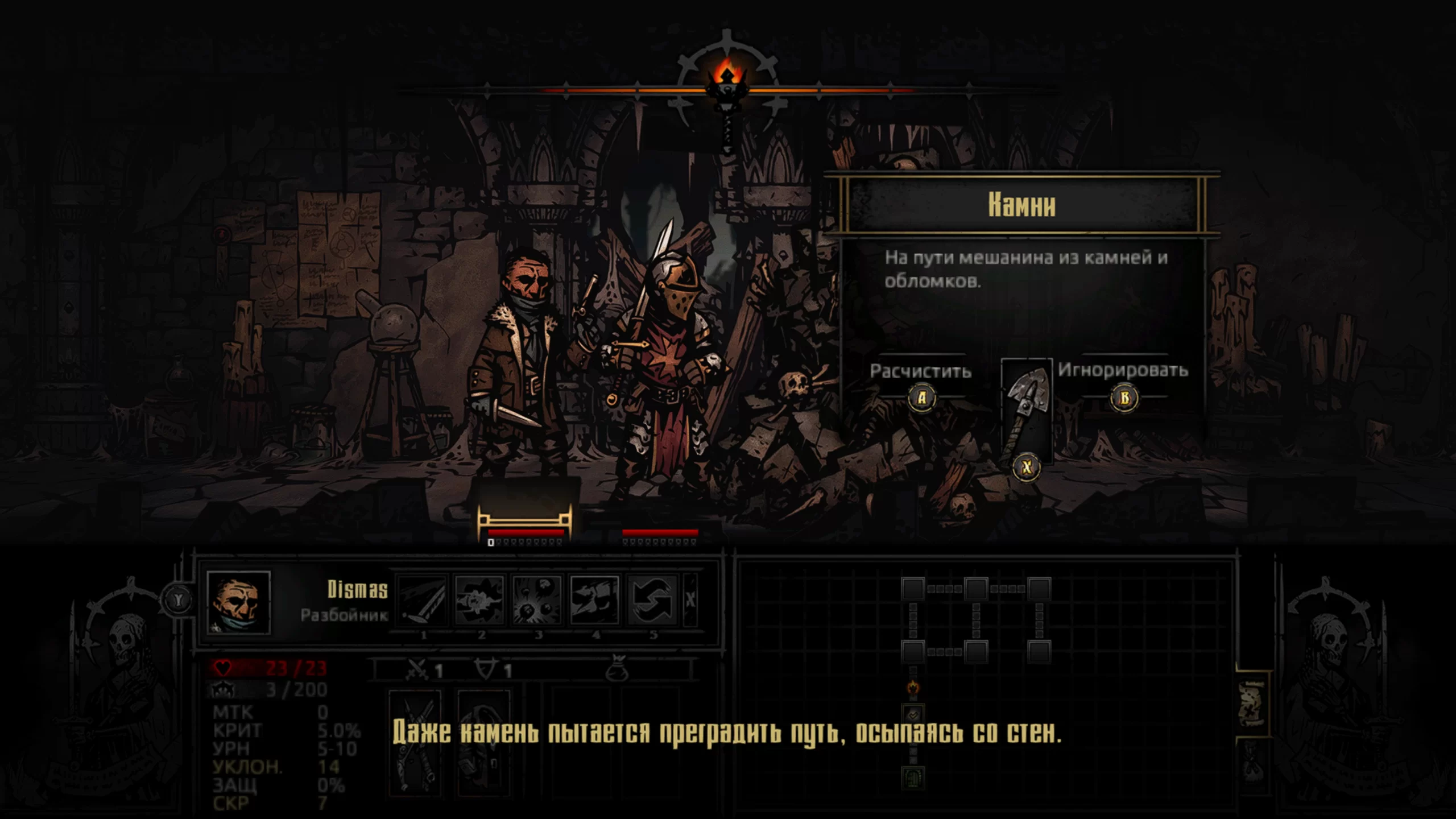Select the checkmarked room on the map
Image resolution: width=1456 pixels, height=819 pixels.
pos(913,714)
